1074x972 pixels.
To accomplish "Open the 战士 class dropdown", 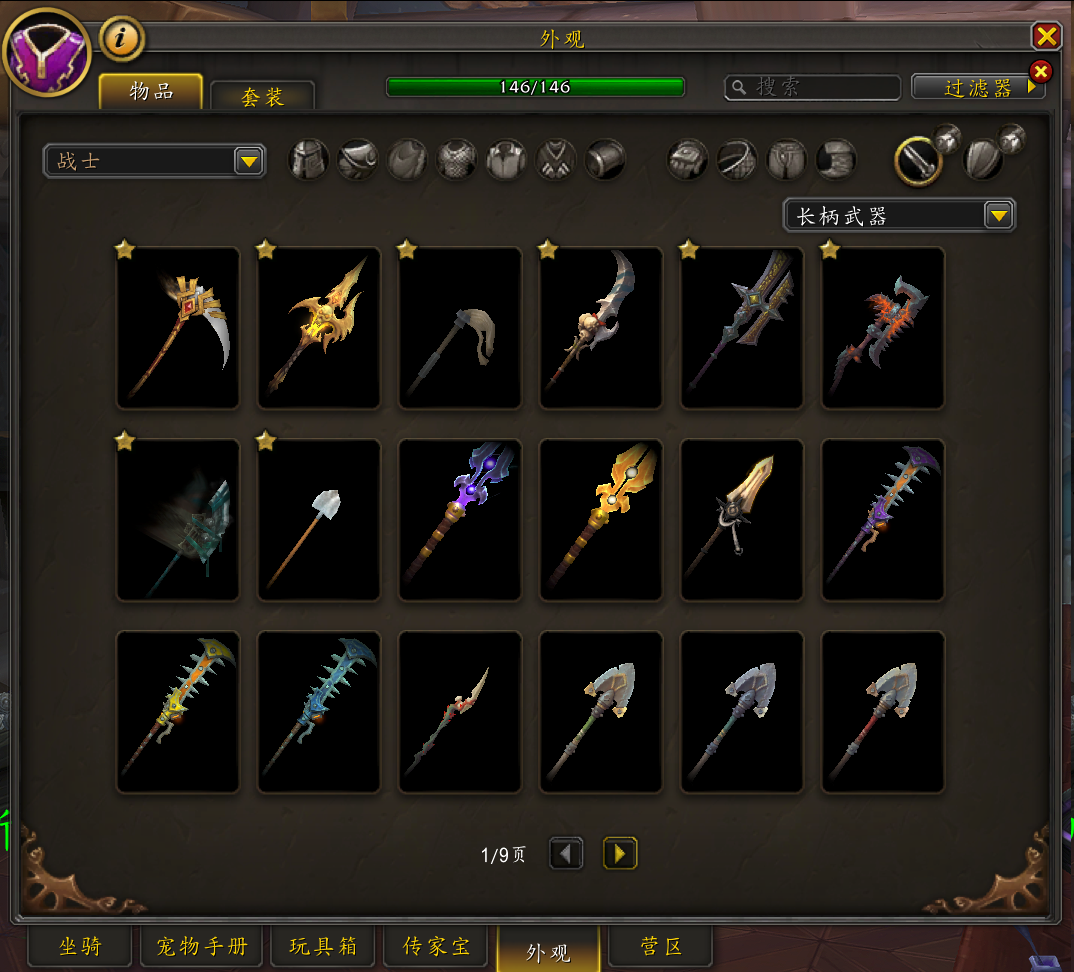I will point(154,161).
